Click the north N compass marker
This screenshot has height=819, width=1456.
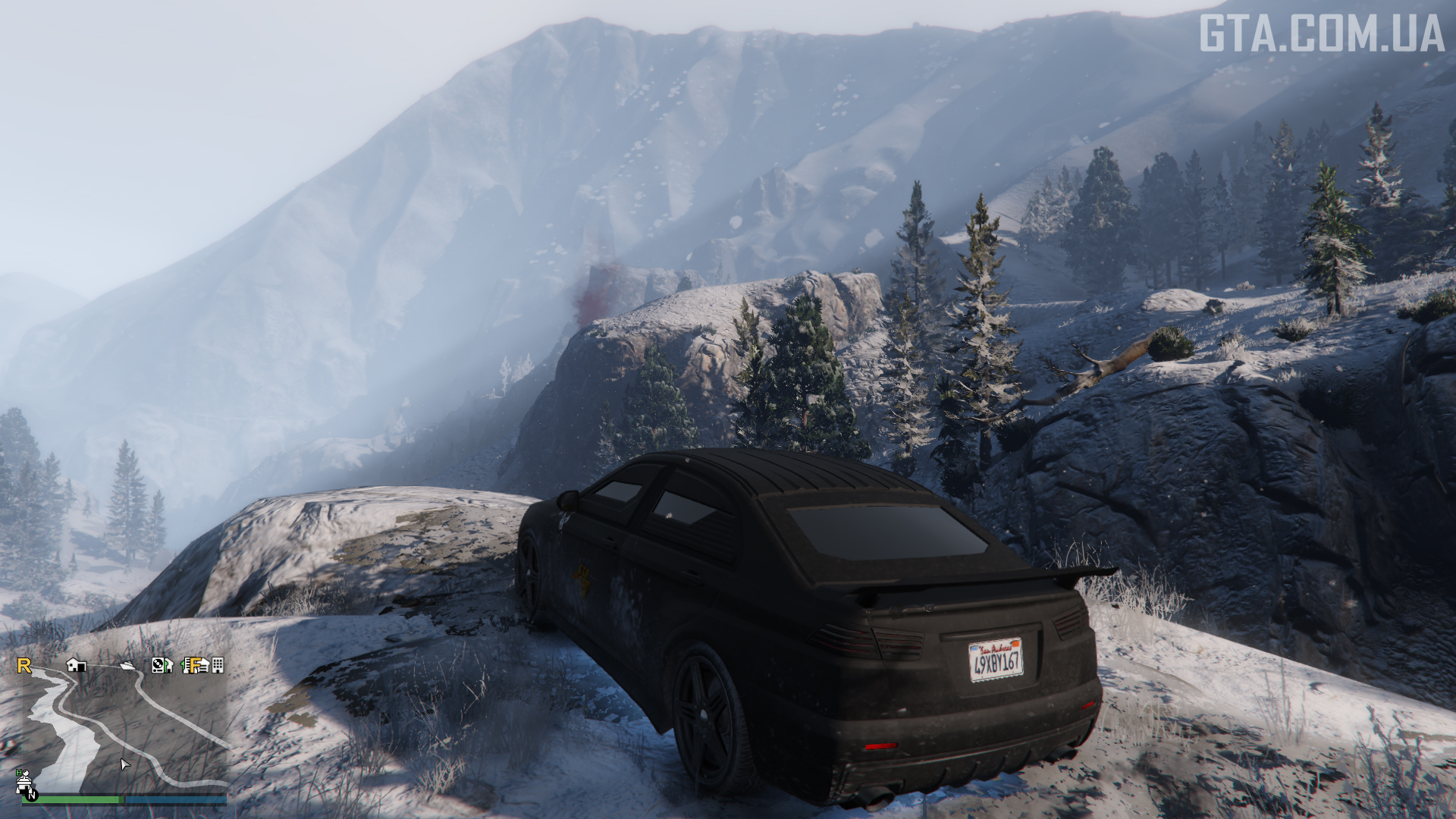[x=32, y=794]
